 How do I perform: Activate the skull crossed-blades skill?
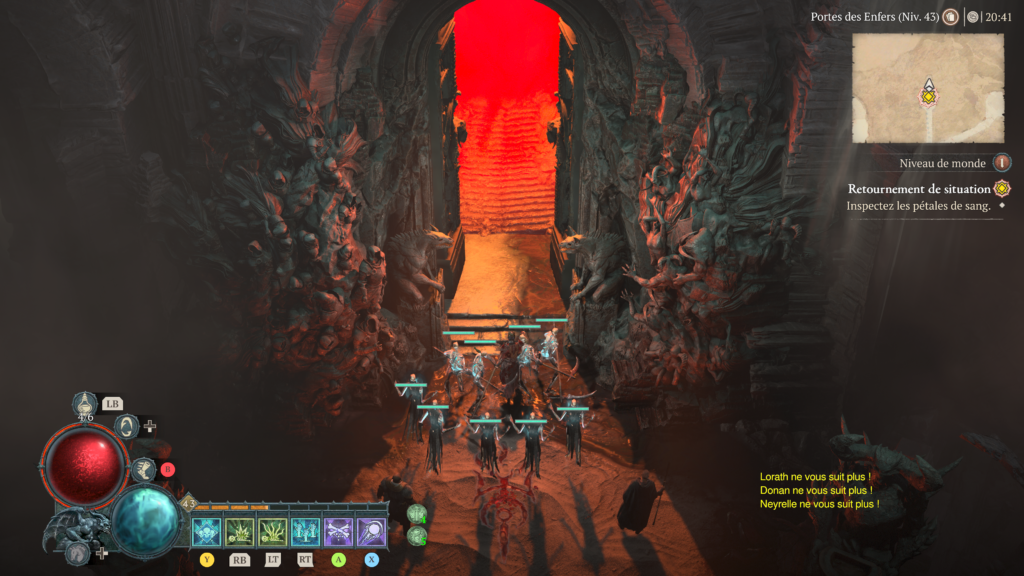(x=206, y=531)
